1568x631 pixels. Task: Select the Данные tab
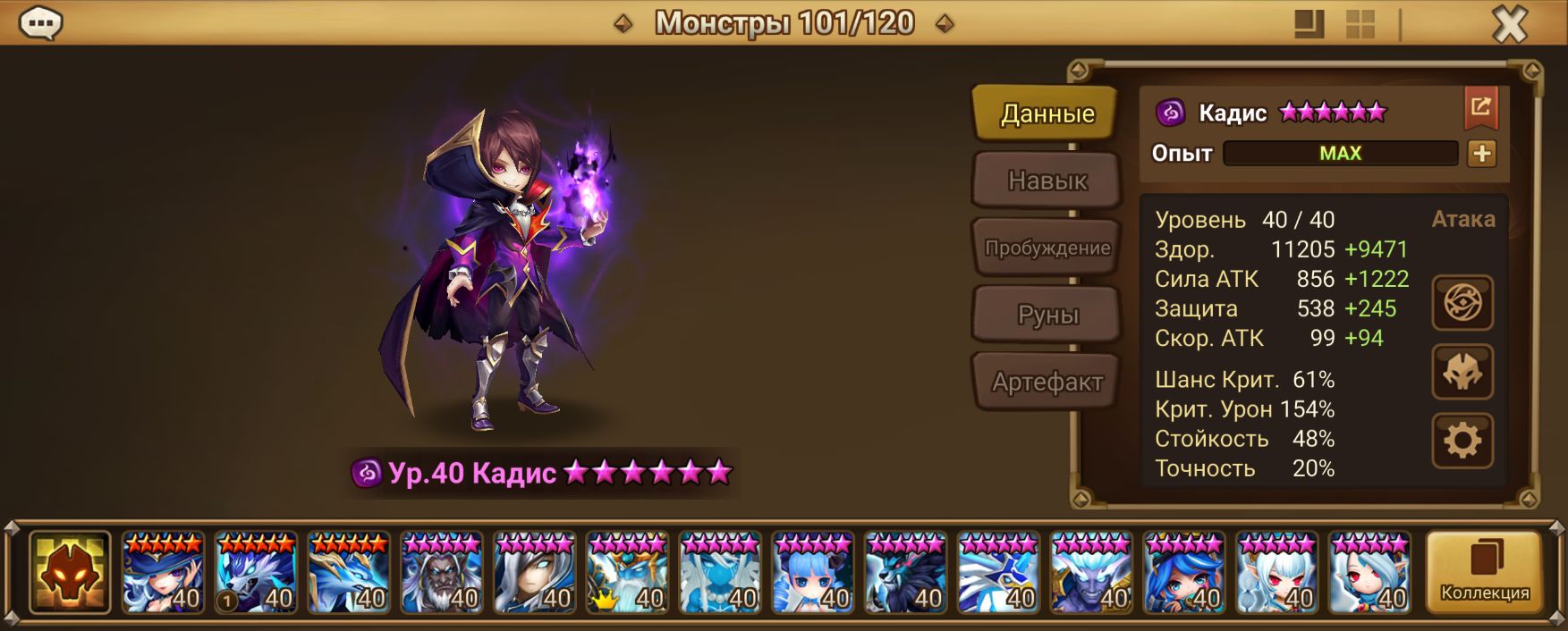tap(1047, 114)
